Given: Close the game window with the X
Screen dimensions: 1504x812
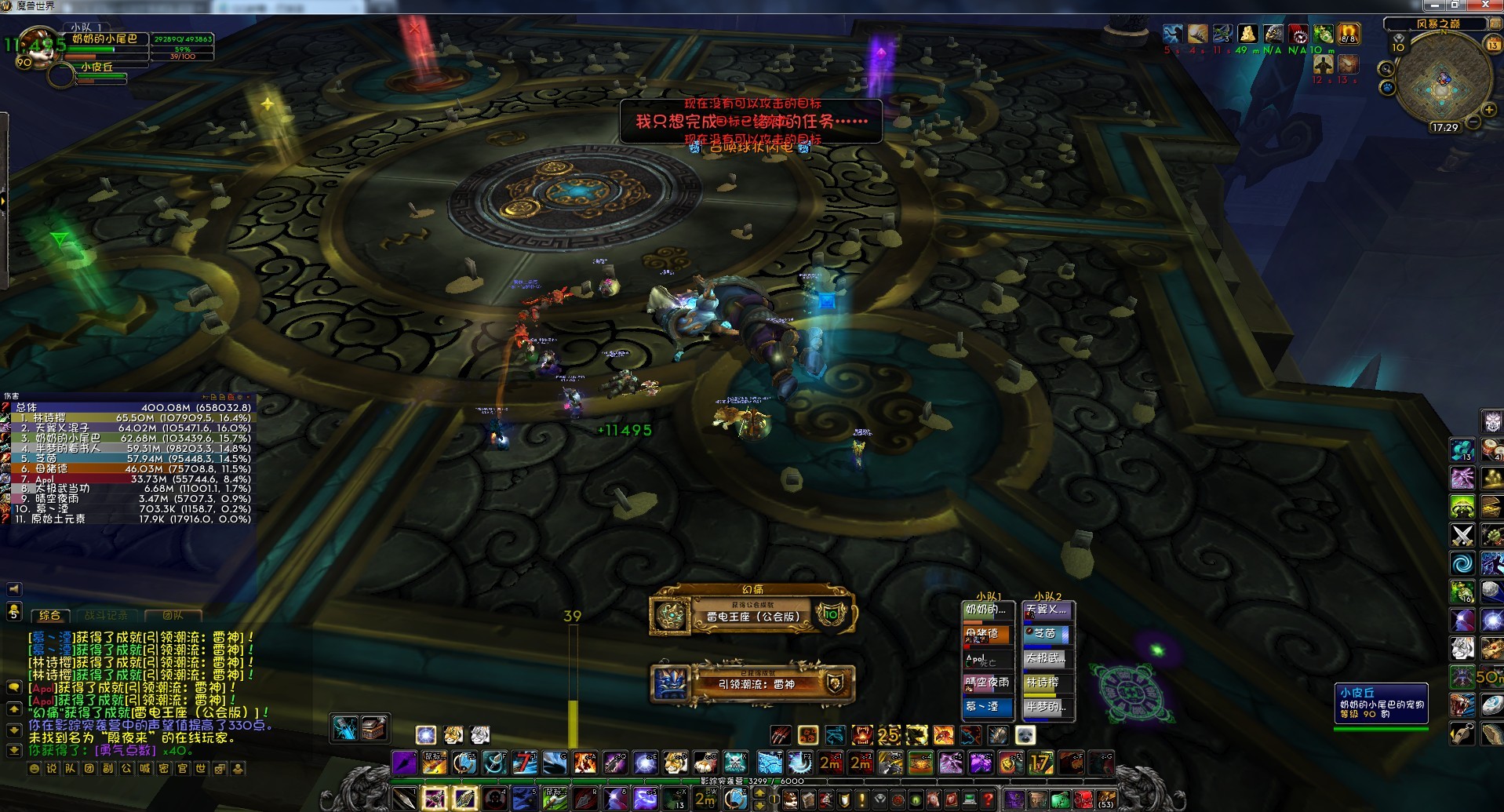Looking at the screenshot, I should coord(1485,5).
